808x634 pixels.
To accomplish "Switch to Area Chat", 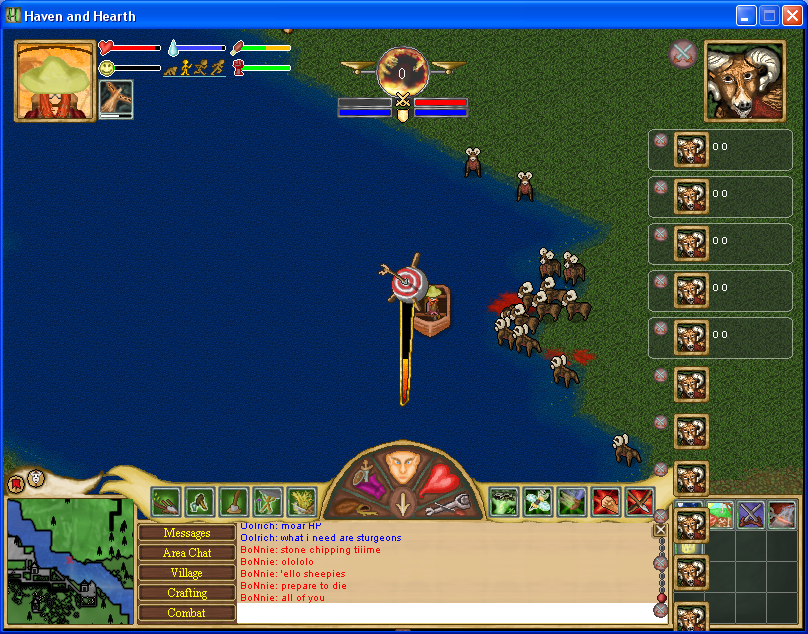I will click(x=187, y=553).
